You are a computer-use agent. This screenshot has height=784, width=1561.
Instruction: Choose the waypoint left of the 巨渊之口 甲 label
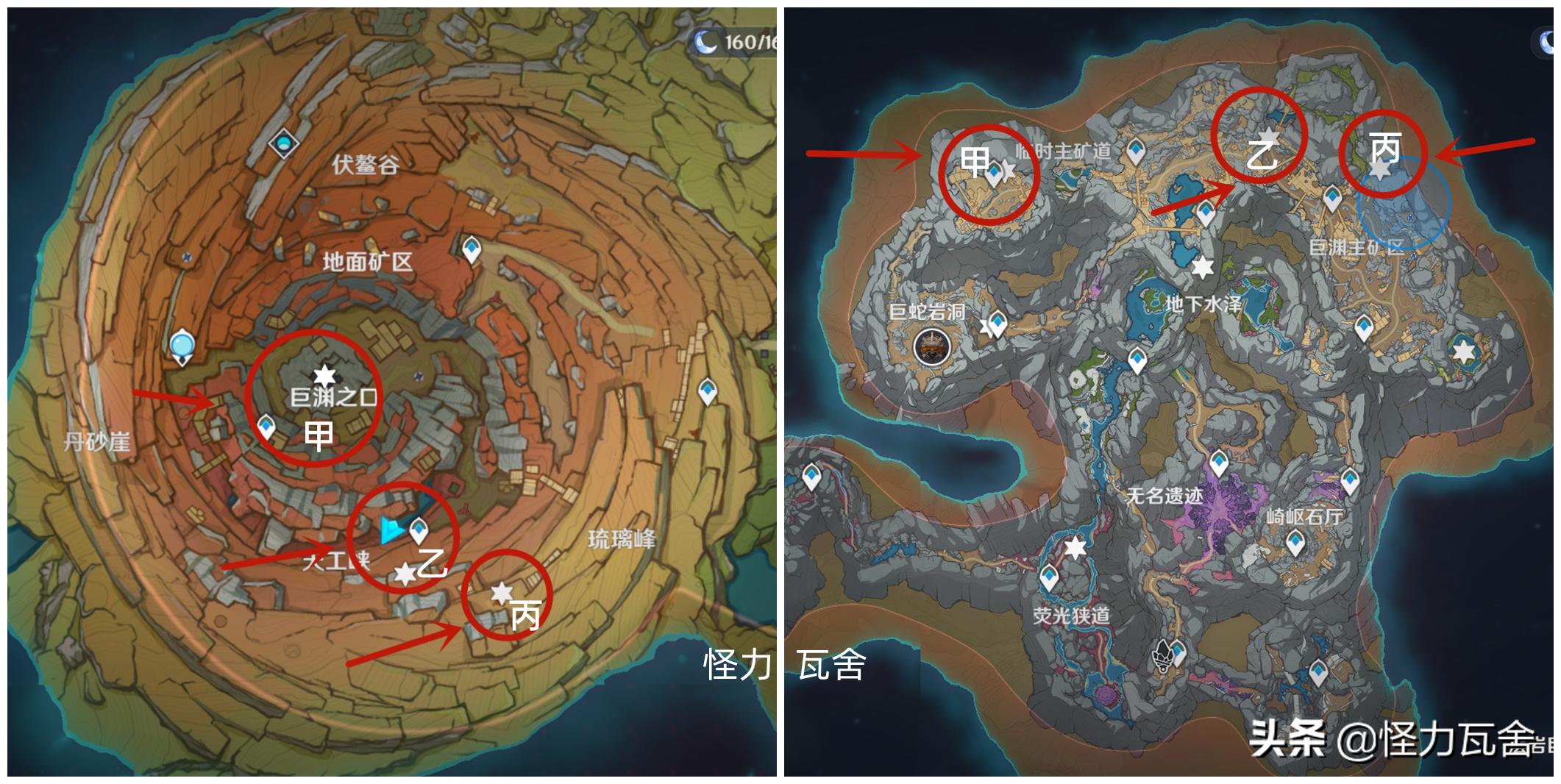266,426
